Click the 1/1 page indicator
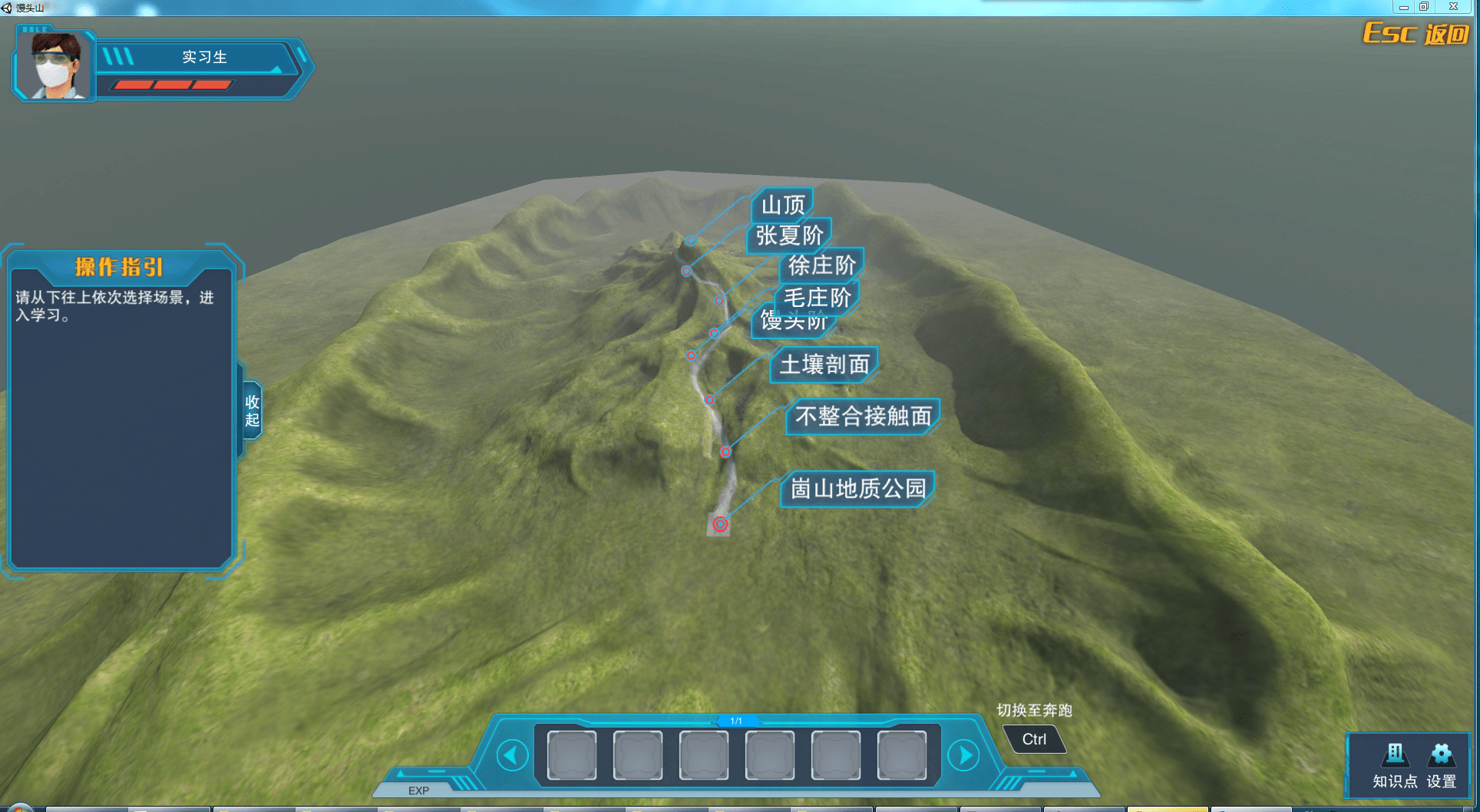Image resolution: width=1480 pixels, height=812 pixels. click(738, 721)
